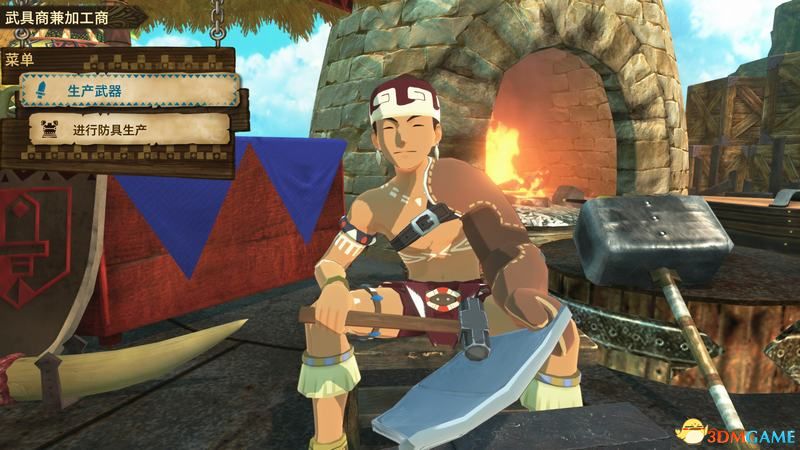Image resolution: width=800 pixels, height=450 pixels.
Task: Select the 生产武器 weapon crafting option
Action: (x=130, y=92)
